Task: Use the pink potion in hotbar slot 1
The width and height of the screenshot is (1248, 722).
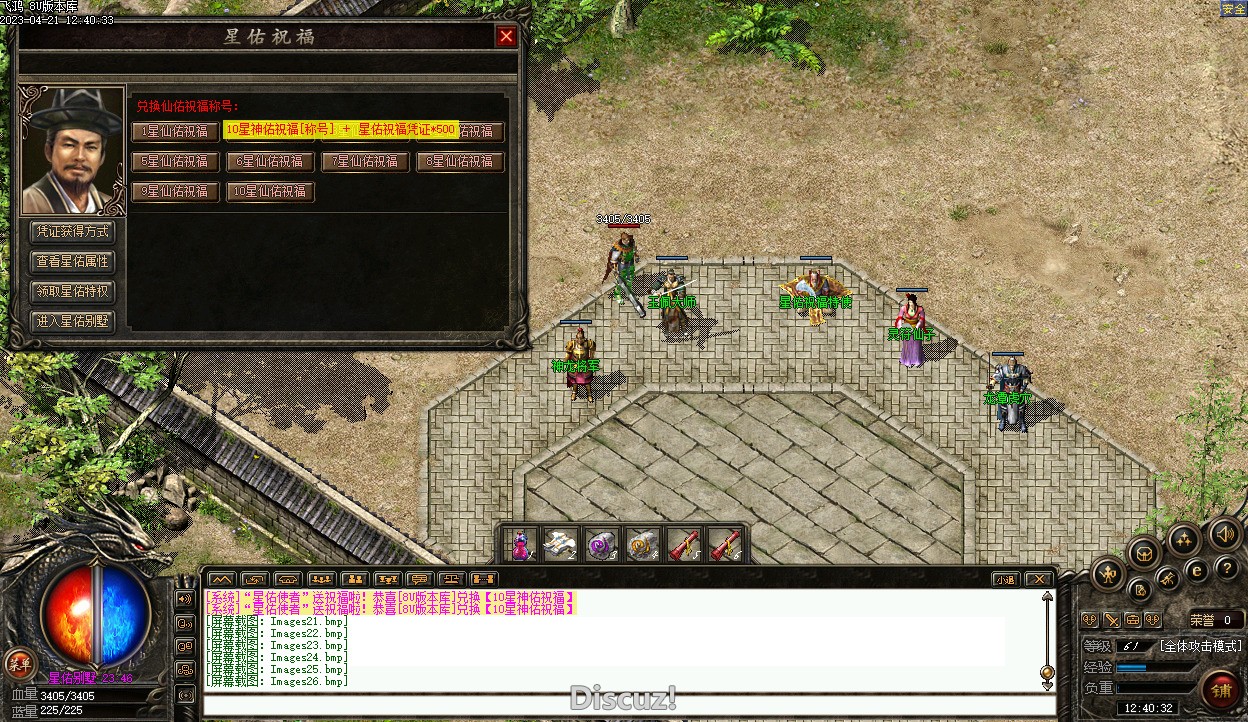Action: (x=519, y=545)
